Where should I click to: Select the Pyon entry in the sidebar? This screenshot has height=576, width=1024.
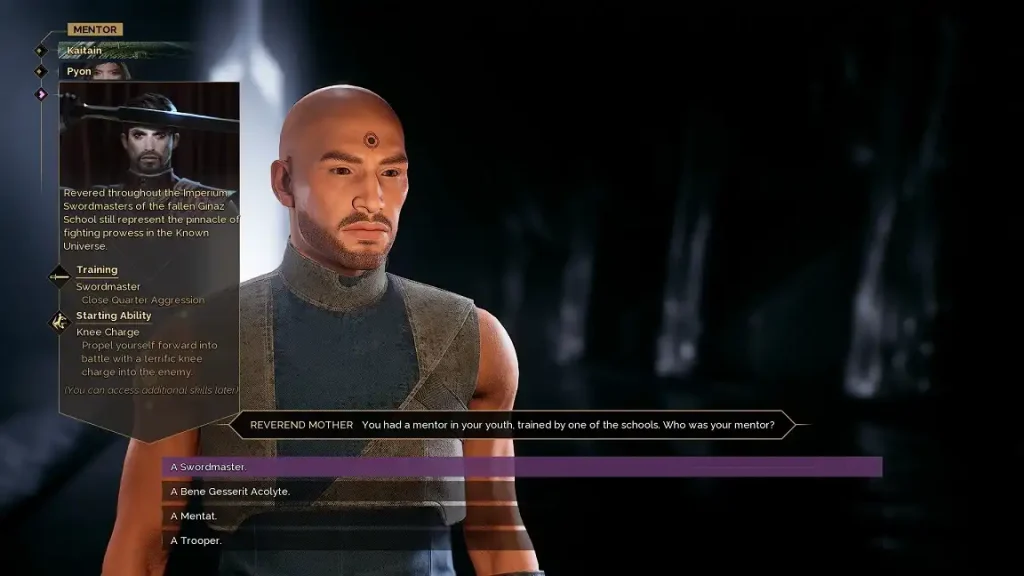pyautogui.click(x=79, y=72)
